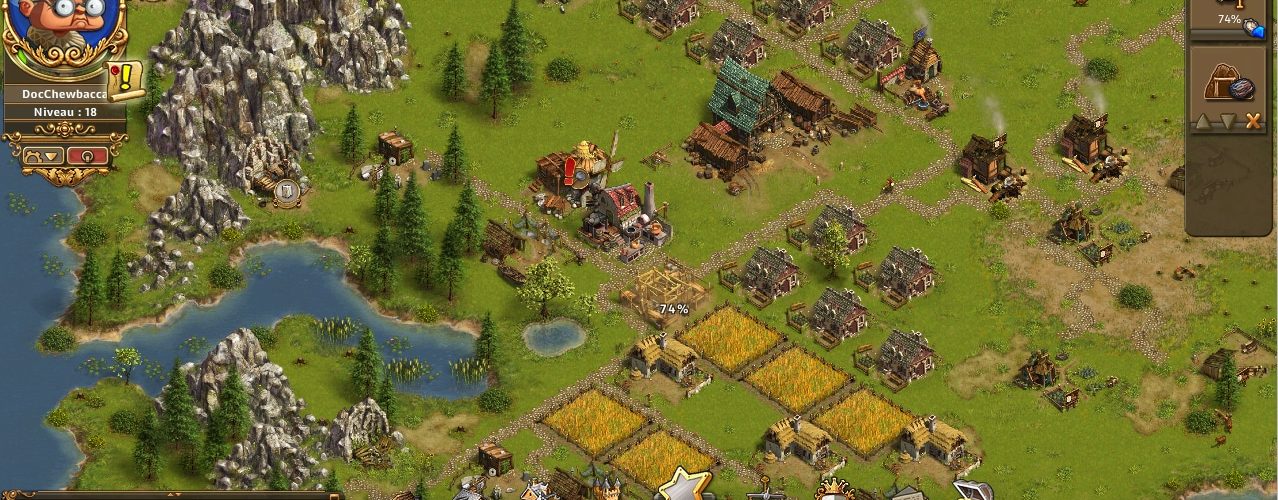This screenshot has height=500, width=1278.
Task: Move queued mine down with the down arrow
Action: point(1229,121)
